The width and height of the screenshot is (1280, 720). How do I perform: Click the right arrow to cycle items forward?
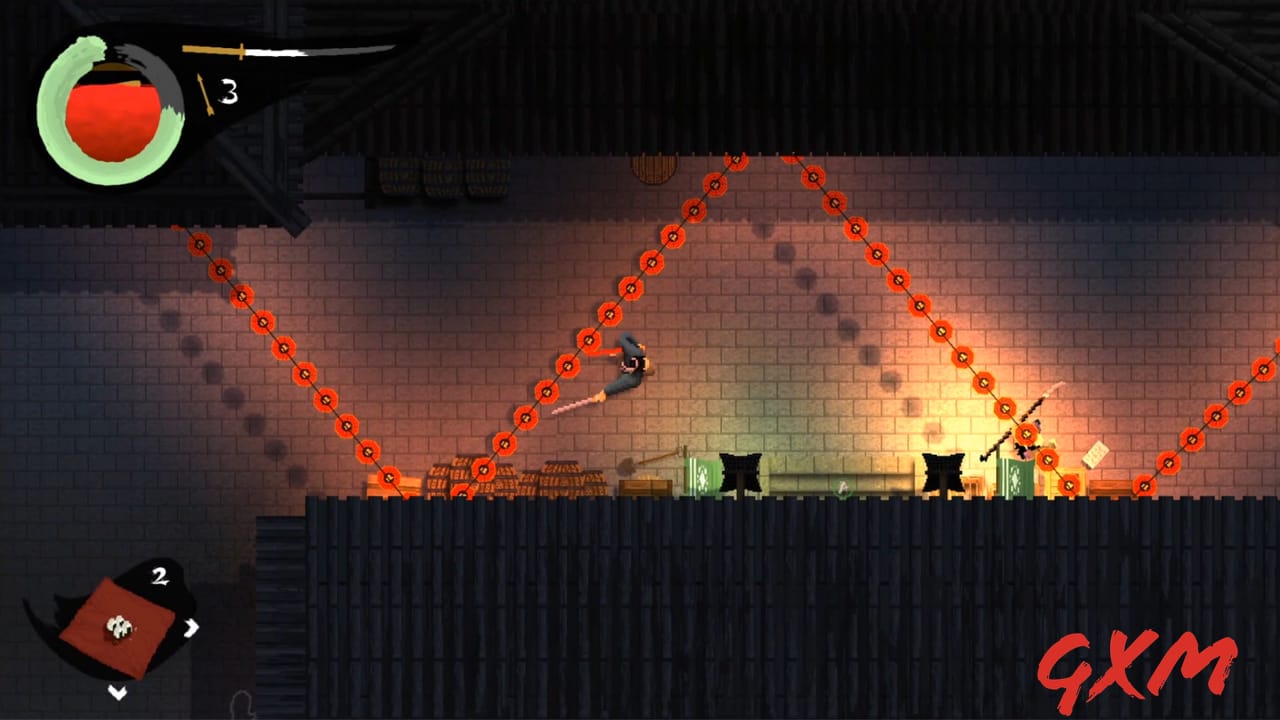[x=191, y=626]
